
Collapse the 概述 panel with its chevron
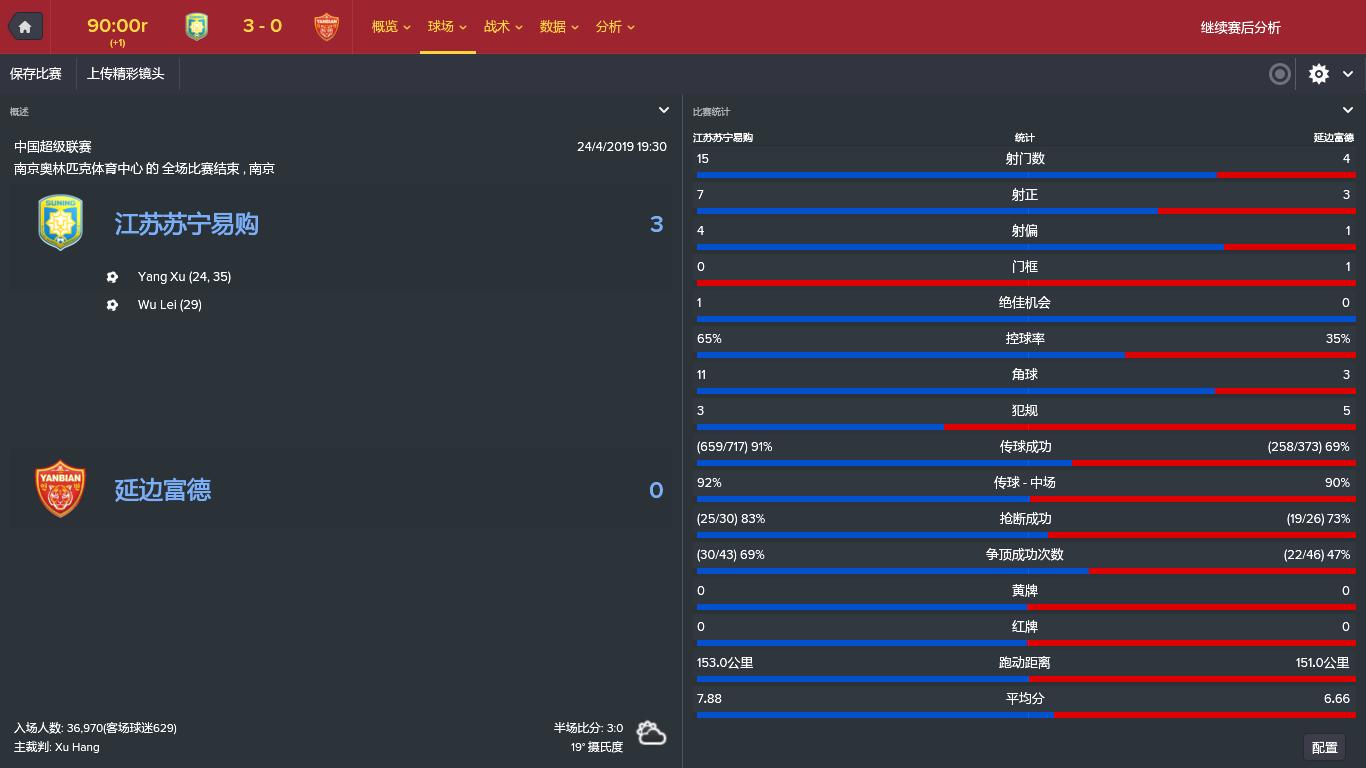coord(664,110)
